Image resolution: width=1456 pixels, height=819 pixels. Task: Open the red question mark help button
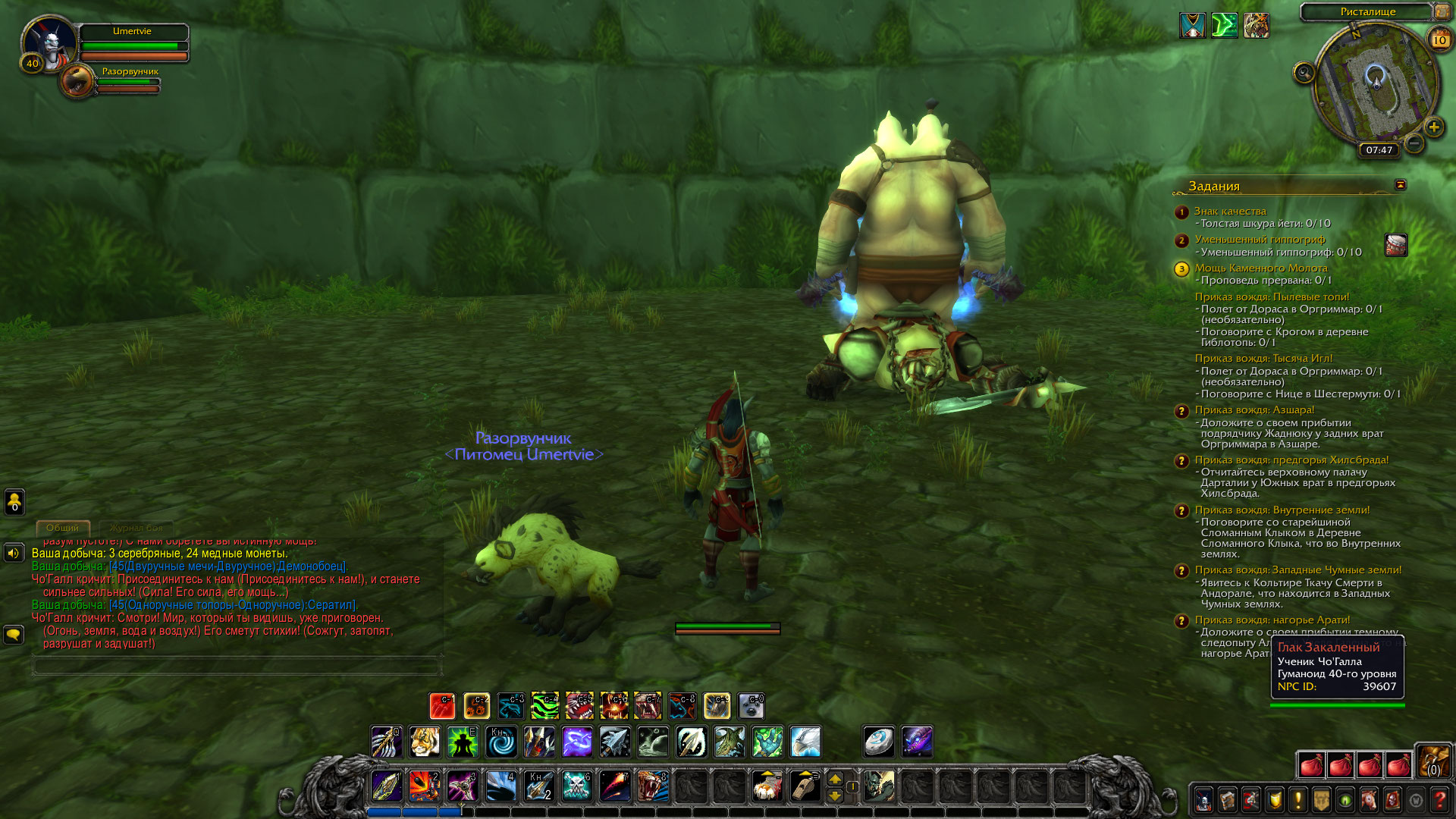(x=1439, y=800)
